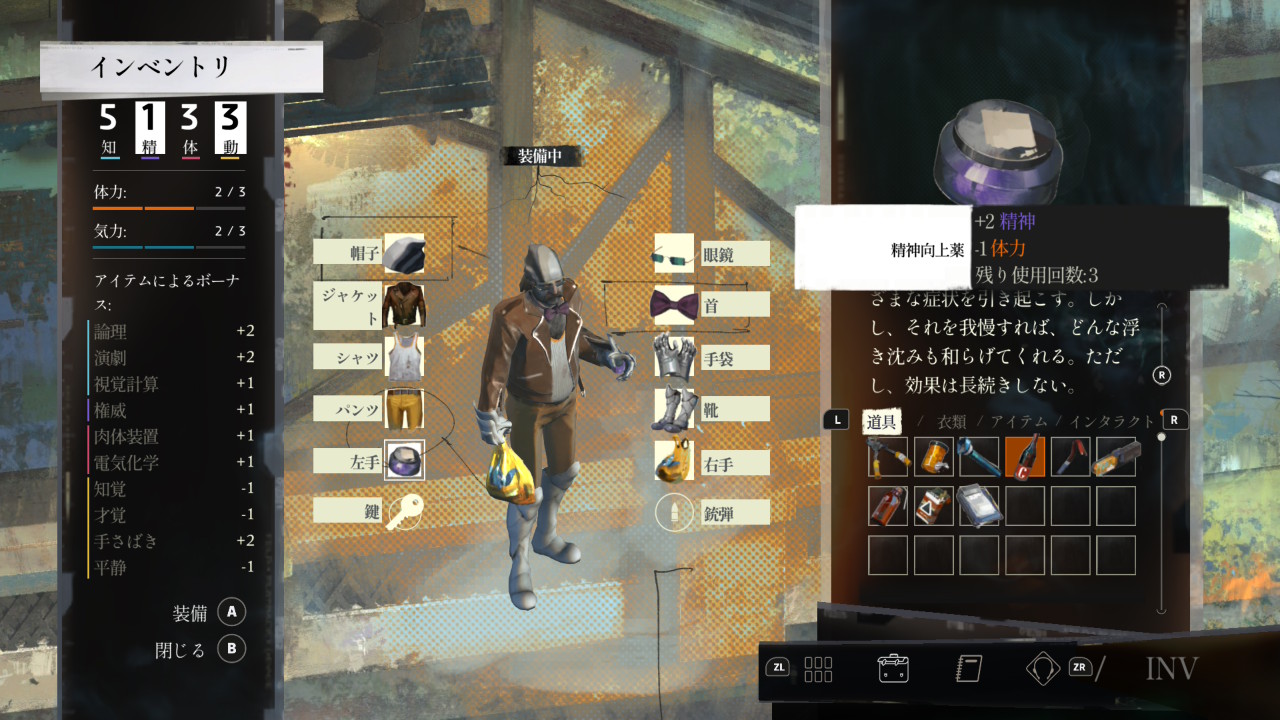Open the briefcase icon in bottom bar
The image size is (1280, 720).
892,668
